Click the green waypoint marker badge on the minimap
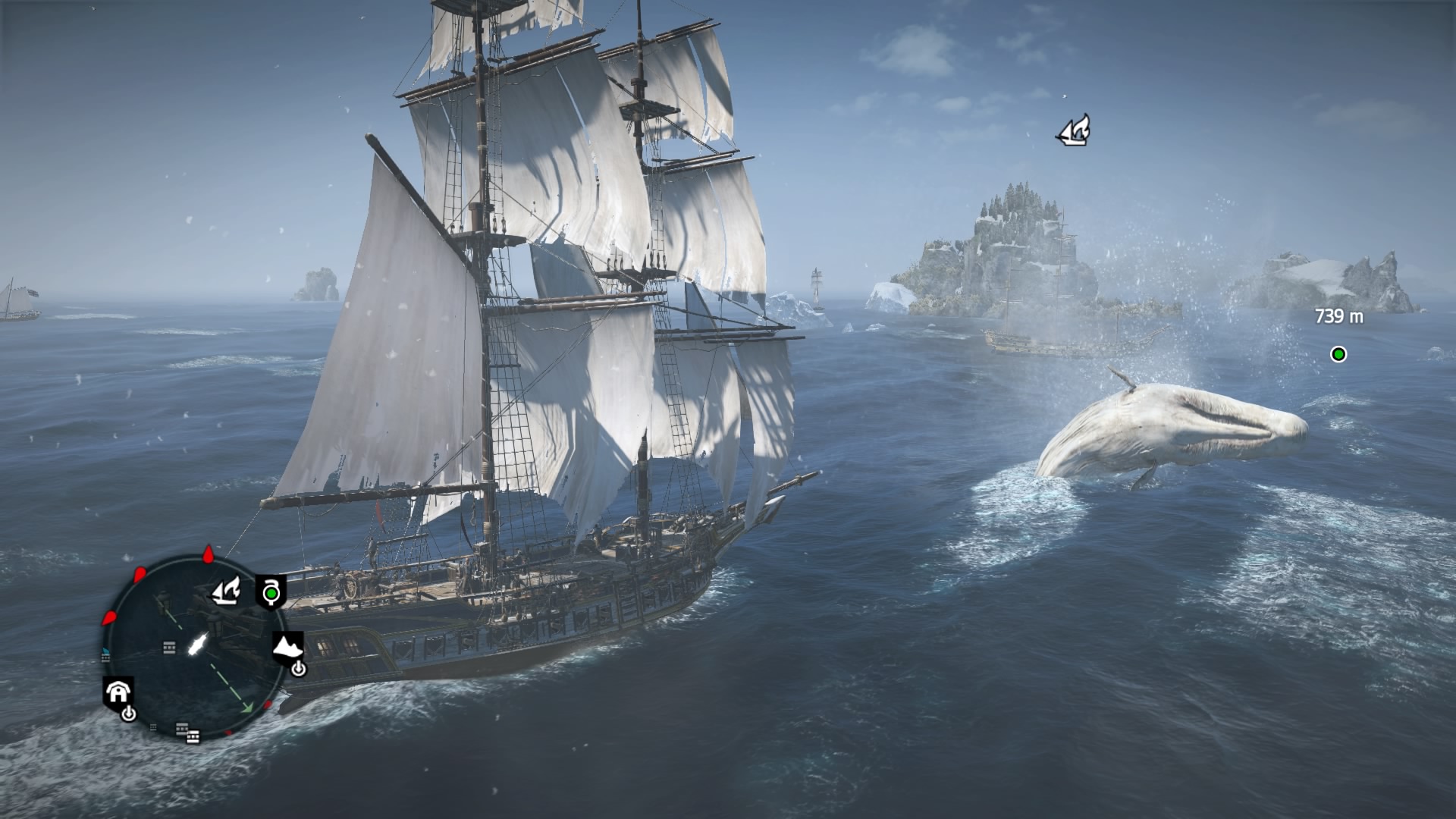The image size is (1456, 819). tap(271, 592)
